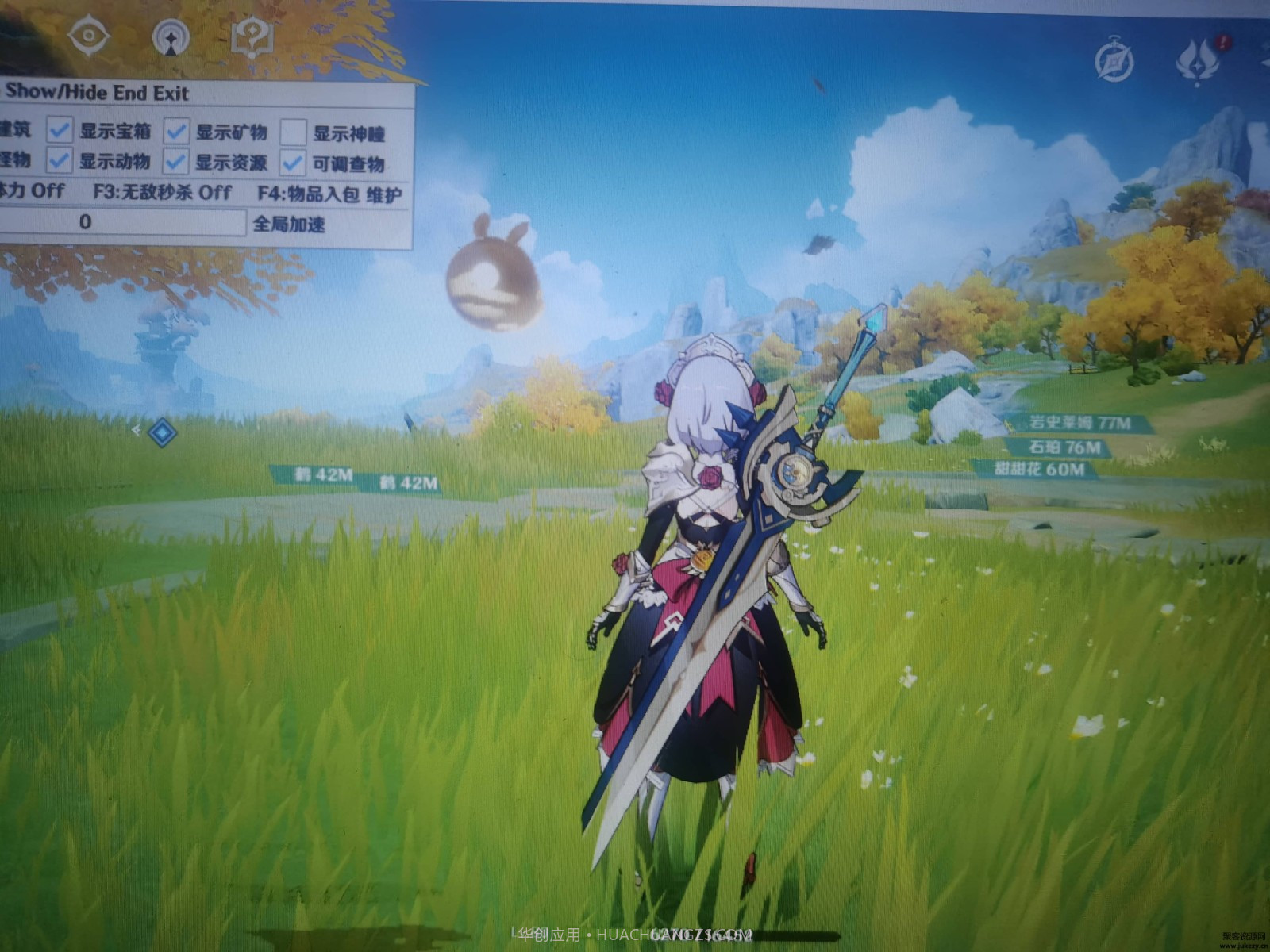
Task: Enable the 显示神瞳 checkbox
Action: 294,129
